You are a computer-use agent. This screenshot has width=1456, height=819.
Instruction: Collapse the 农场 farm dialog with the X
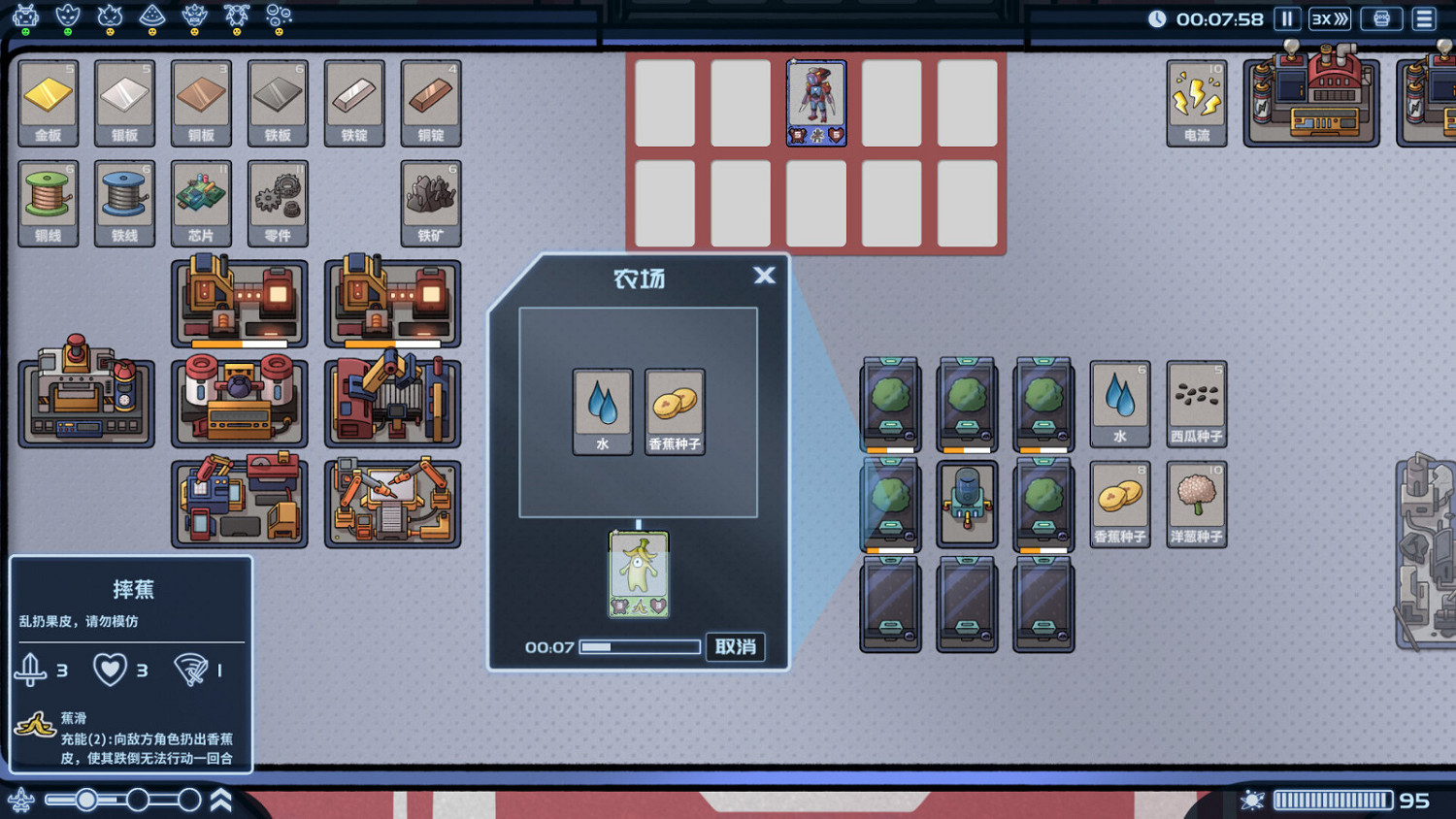click(764, 276)
